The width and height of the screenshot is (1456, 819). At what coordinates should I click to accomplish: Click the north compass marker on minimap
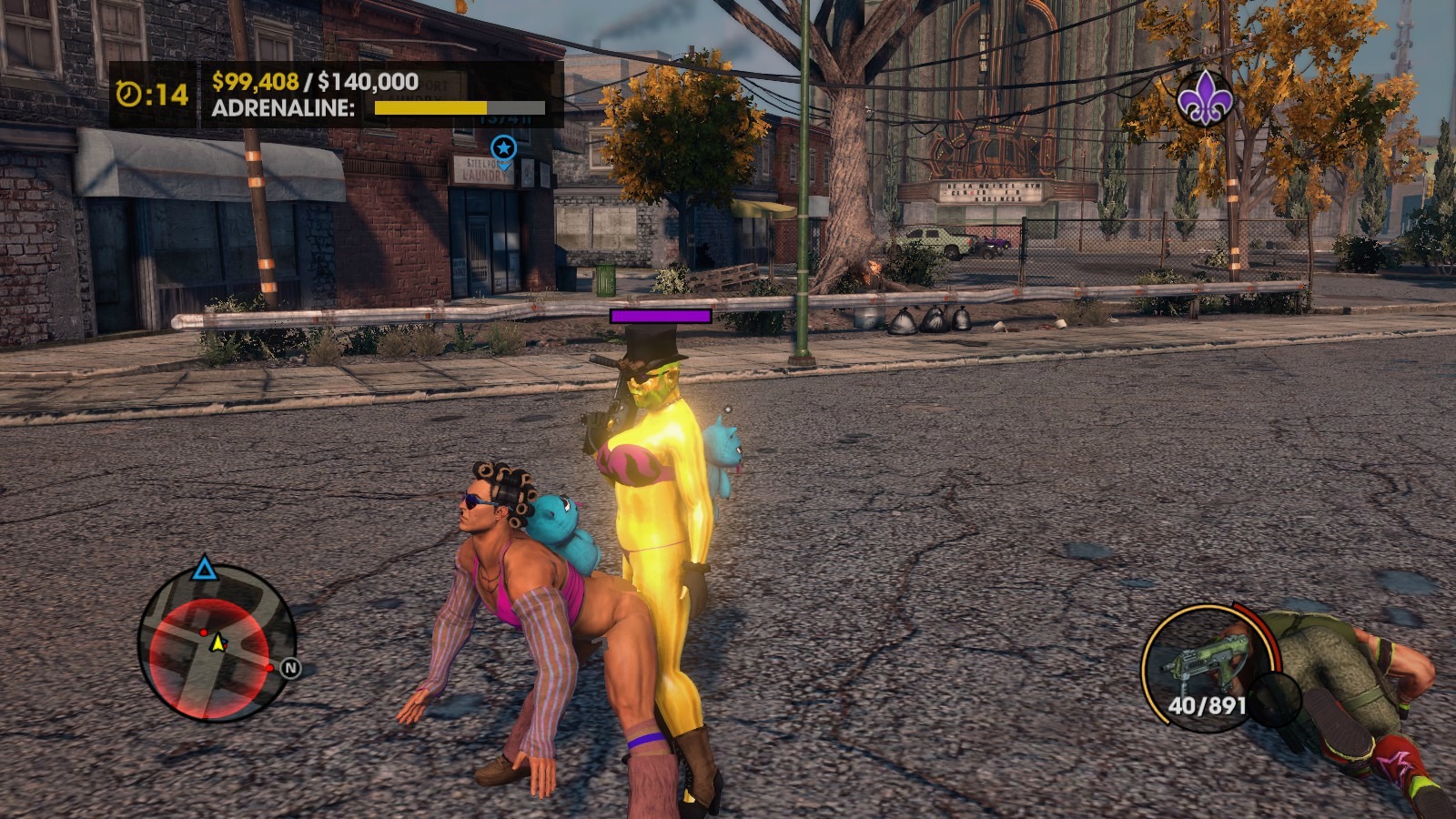coord(290,668)
